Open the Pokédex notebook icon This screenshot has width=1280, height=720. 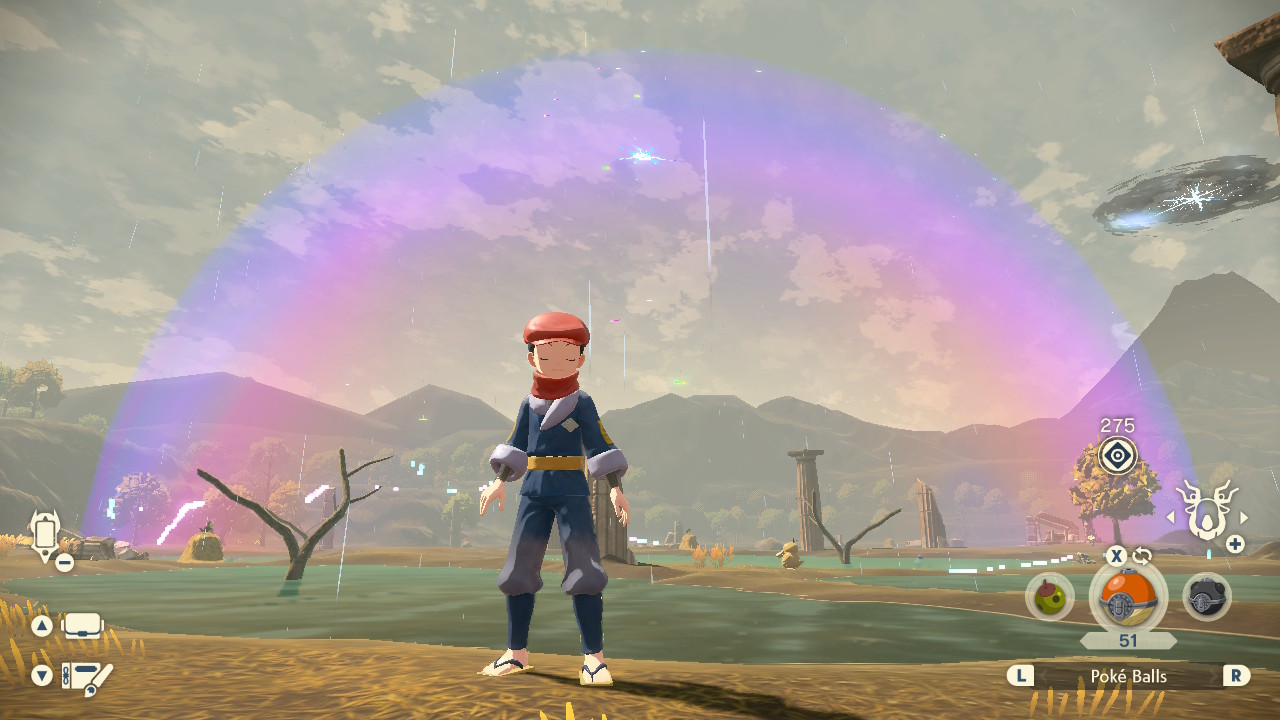pyautogui.click(x=87, y=677)
